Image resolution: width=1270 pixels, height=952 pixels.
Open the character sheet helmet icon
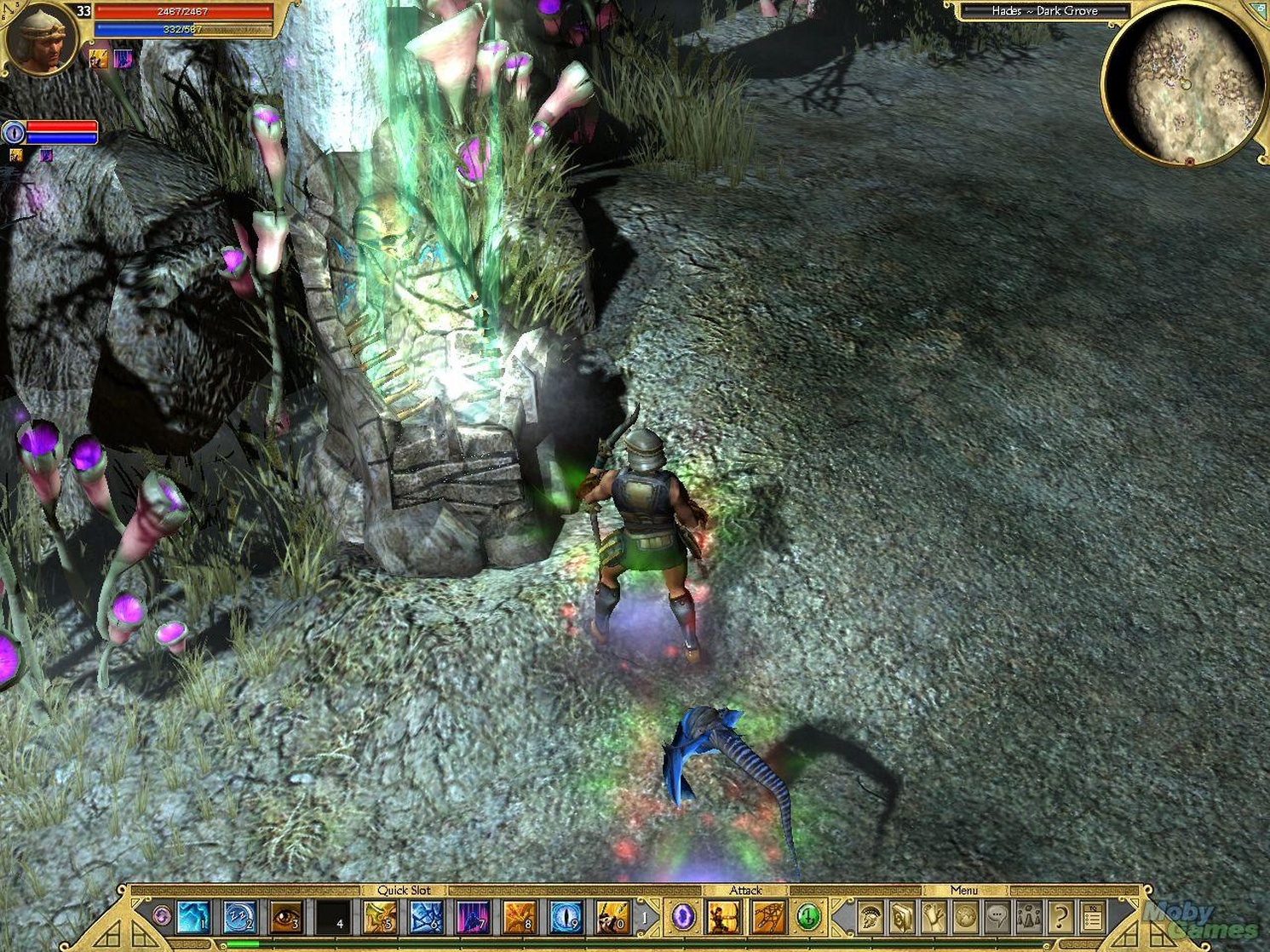coord(870,915)
